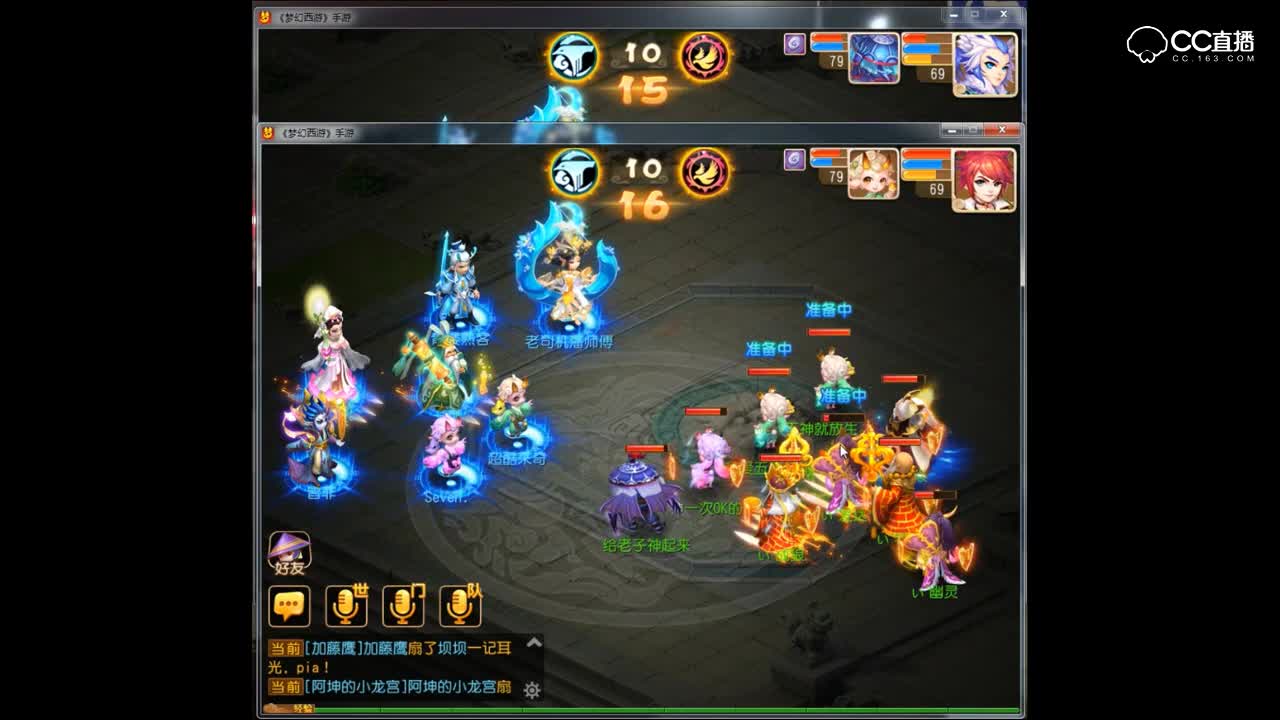
Task: Click the 准备中 ready status label
Action: [x=828, y=310]
